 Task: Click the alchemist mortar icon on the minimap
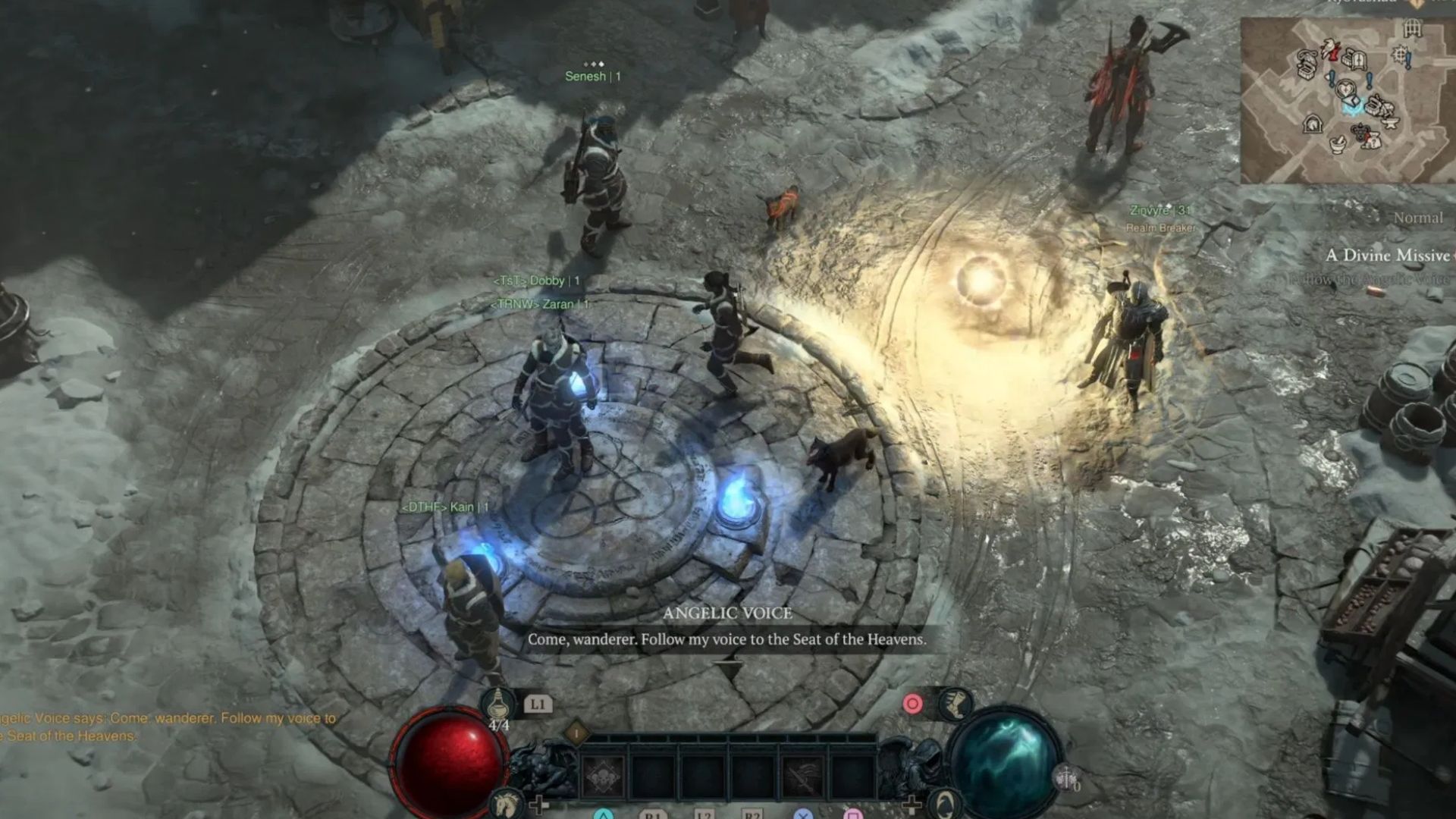[1338, 144]
